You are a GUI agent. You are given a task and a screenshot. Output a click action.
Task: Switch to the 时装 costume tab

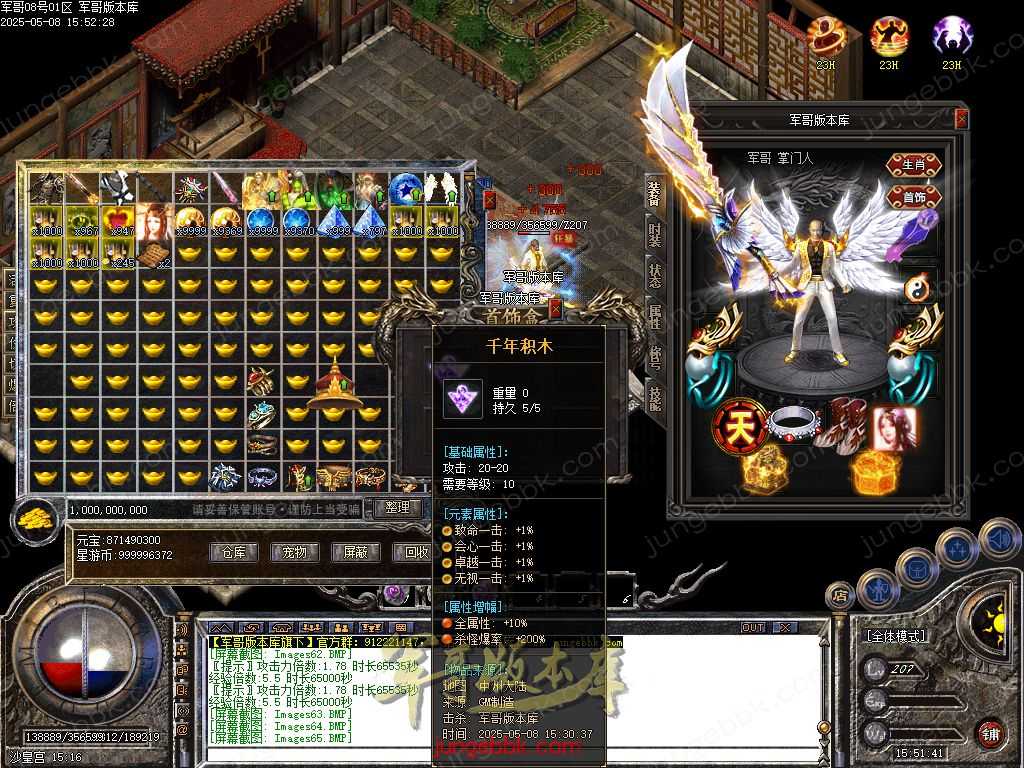pos(655,234)
